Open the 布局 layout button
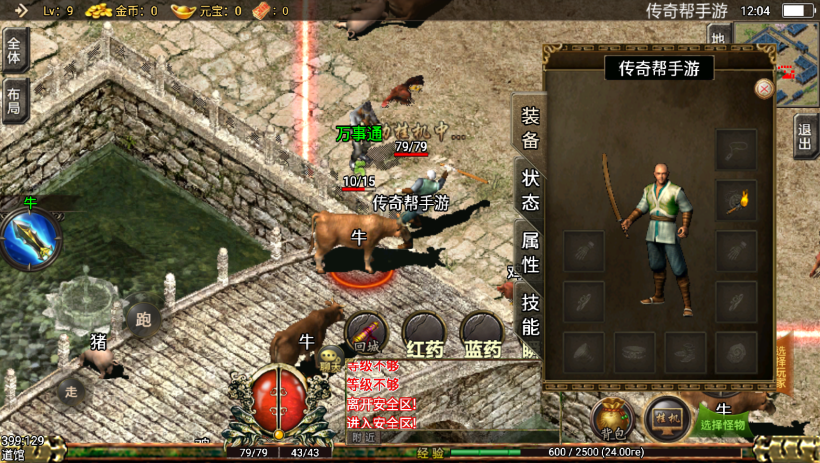Screen dimensions: 820x463 click(15, 101)
